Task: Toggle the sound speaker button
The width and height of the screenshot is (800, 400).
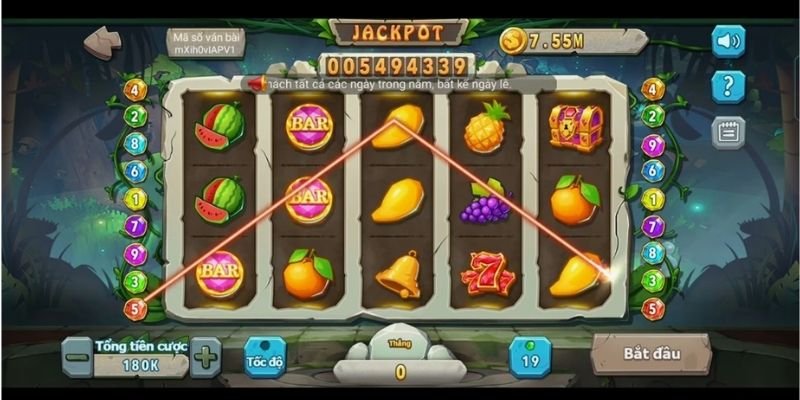Action: 728,41
